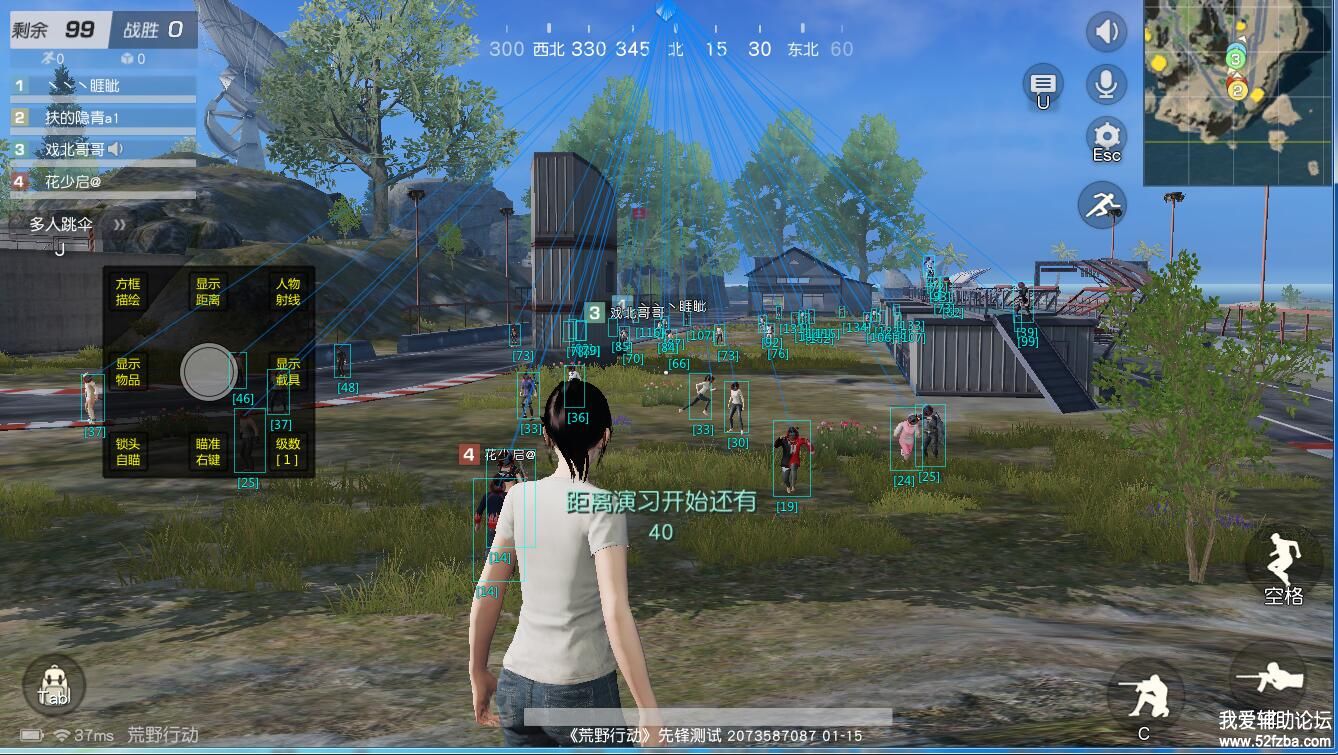The width and height of the screenshot is (1338, 755).
Task: Open settings with the gear icon
Action: click(1105, 137)
